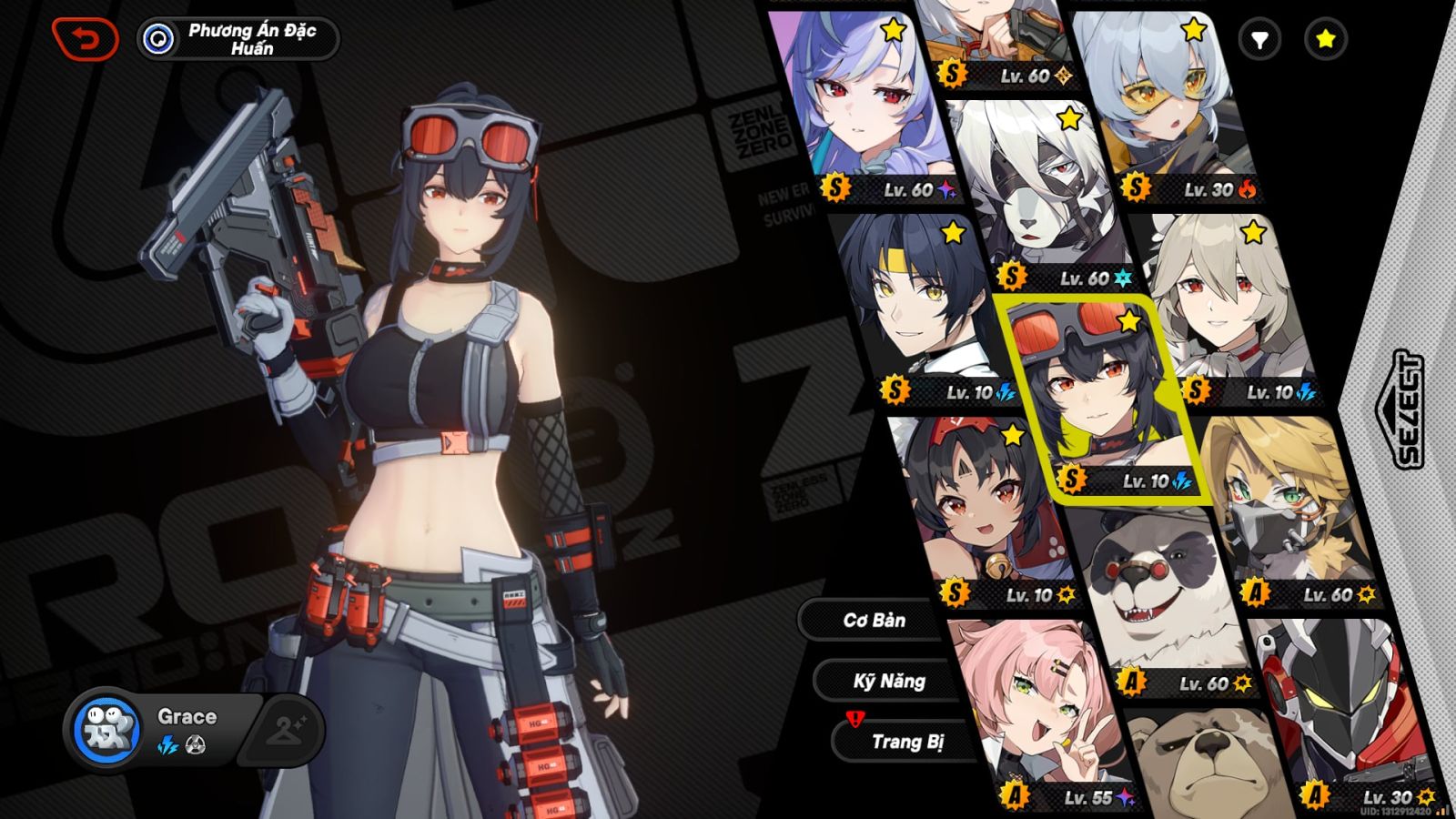Click Grace's name label

pyautogui.click(x=187, y=716)
